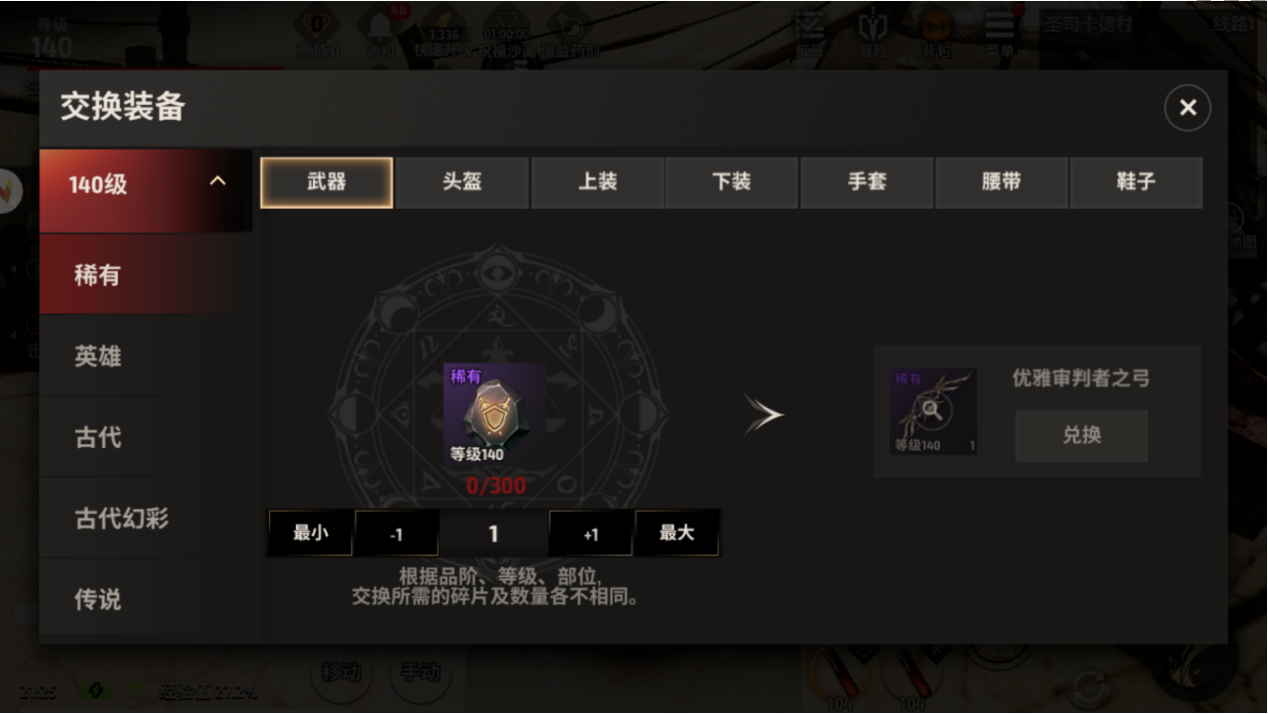Screen dimensions: 1268x714
Task: Select the 稀有 rarity category
Action: pos(97,275)
